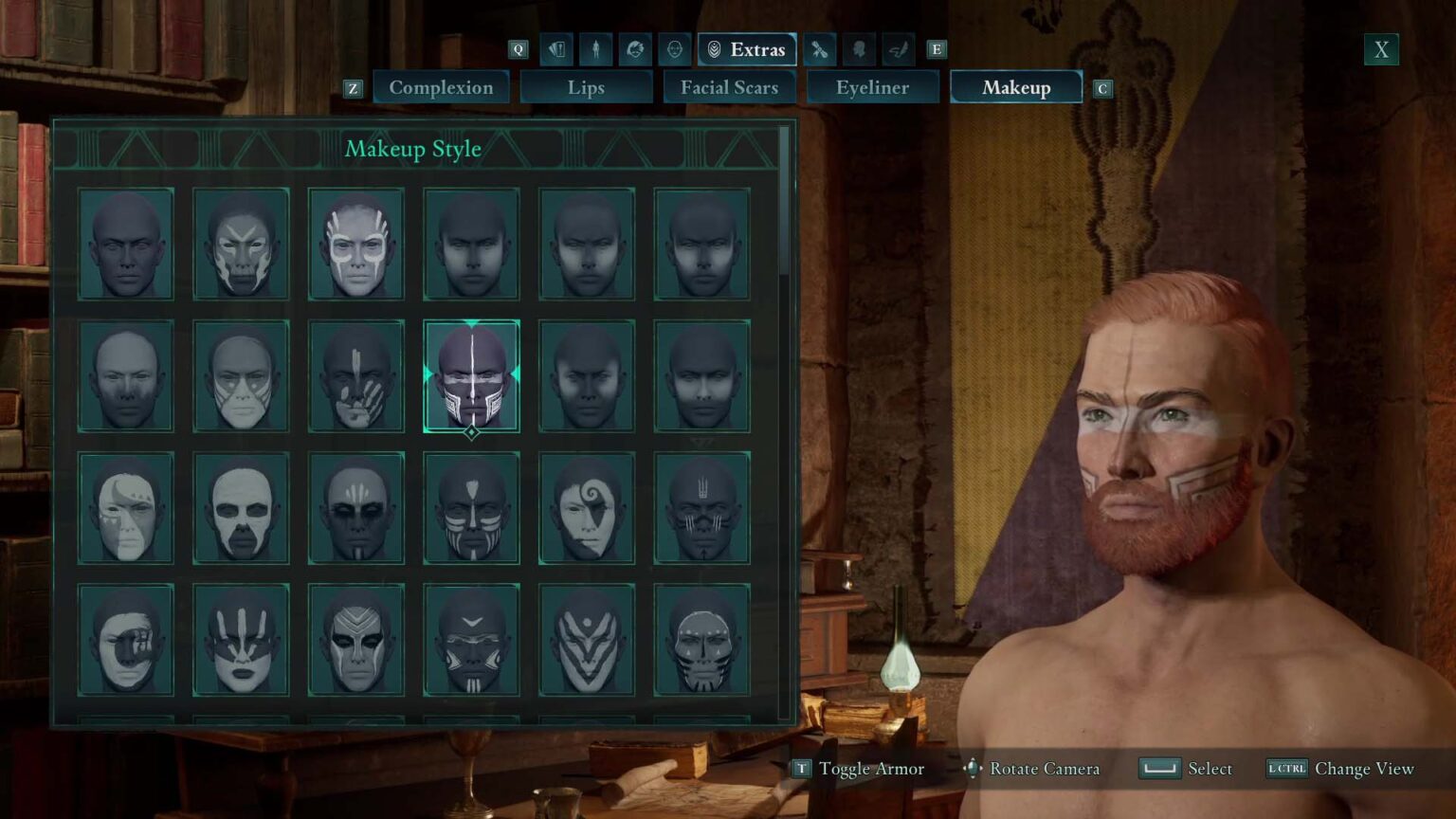Screen dimensions: 1456x819
Task: Choose the plain no-makeup style option
Action: [x=126, y=245]
